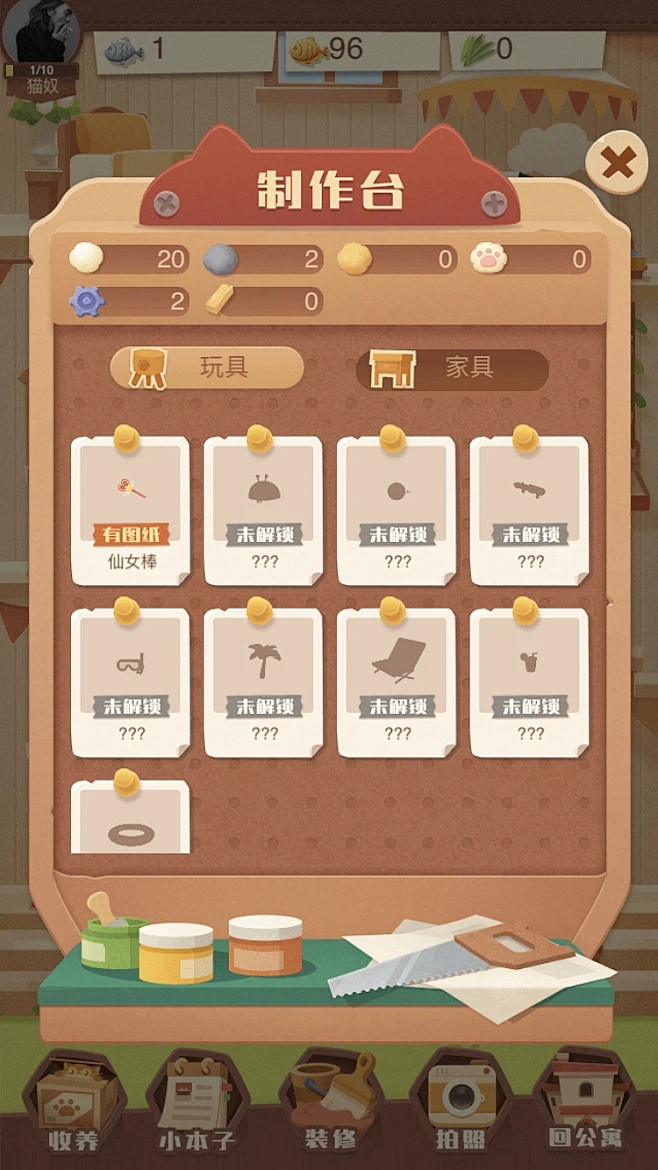Choose the locked palm tree card

(264, 682)
